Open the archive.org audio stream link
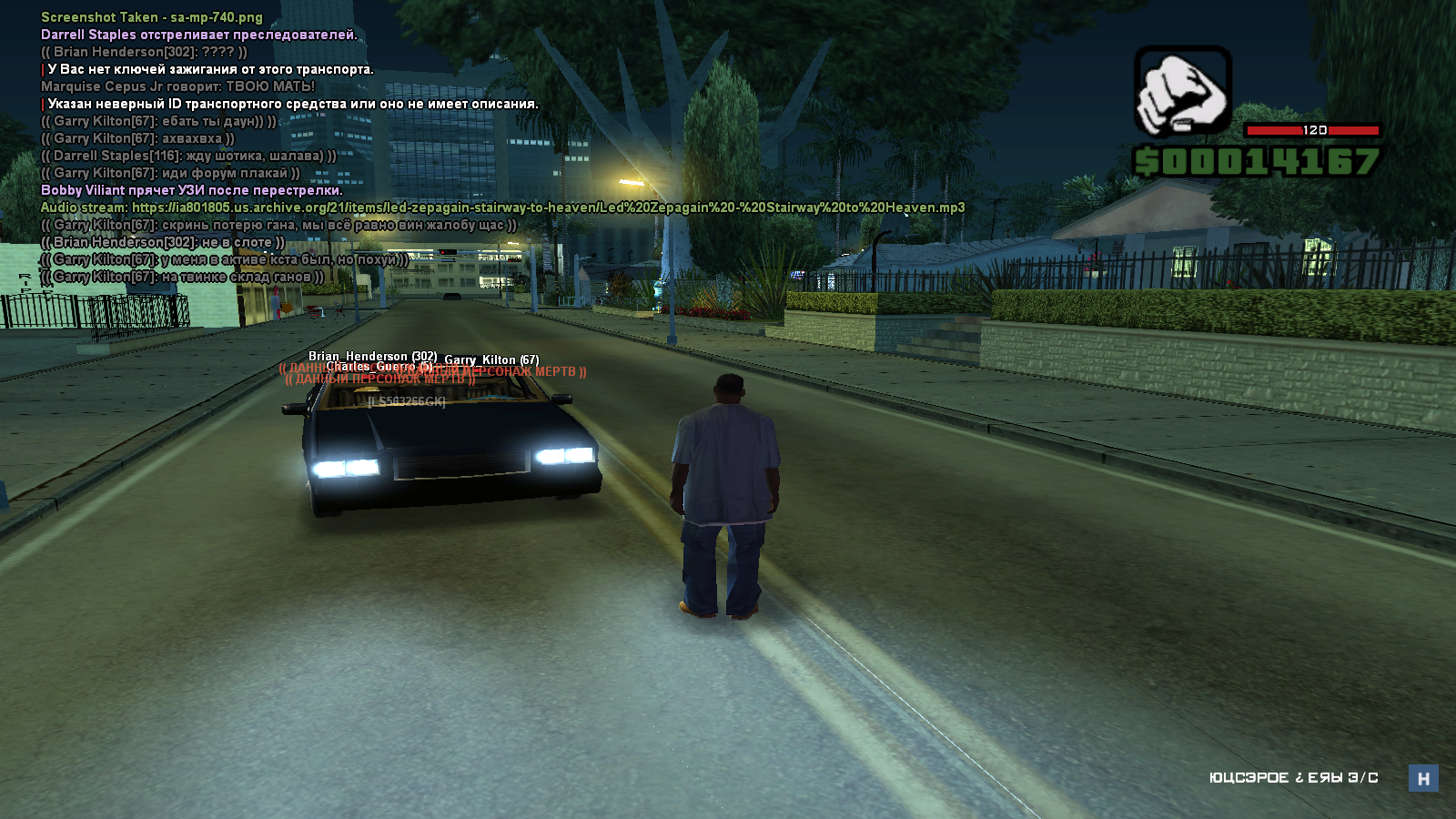The height and width of the screenshot is (819, 1456). coord(548,207)
